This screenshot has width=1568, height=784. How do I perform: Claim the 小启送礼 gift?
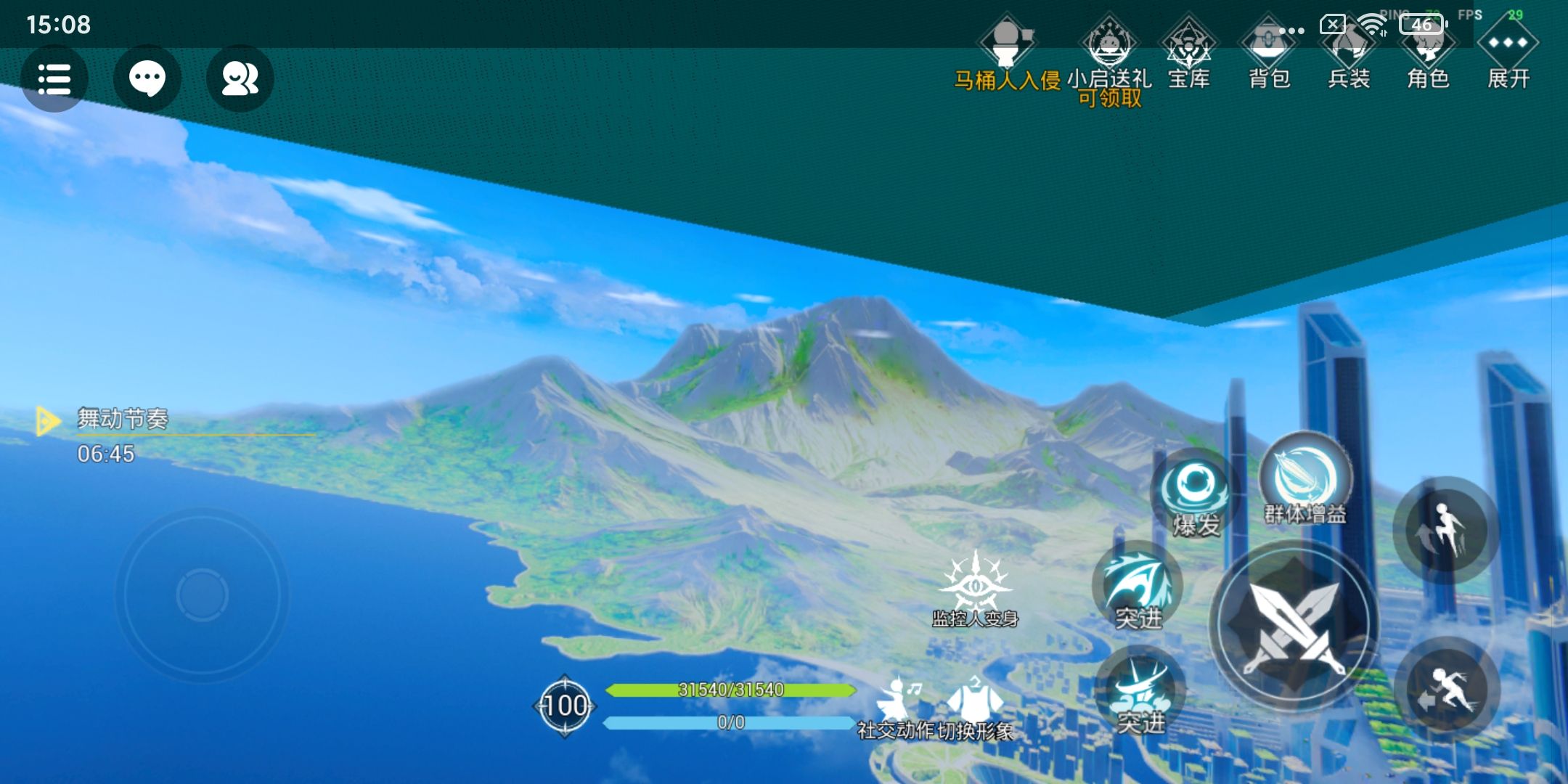click(x=1109, y=58)
